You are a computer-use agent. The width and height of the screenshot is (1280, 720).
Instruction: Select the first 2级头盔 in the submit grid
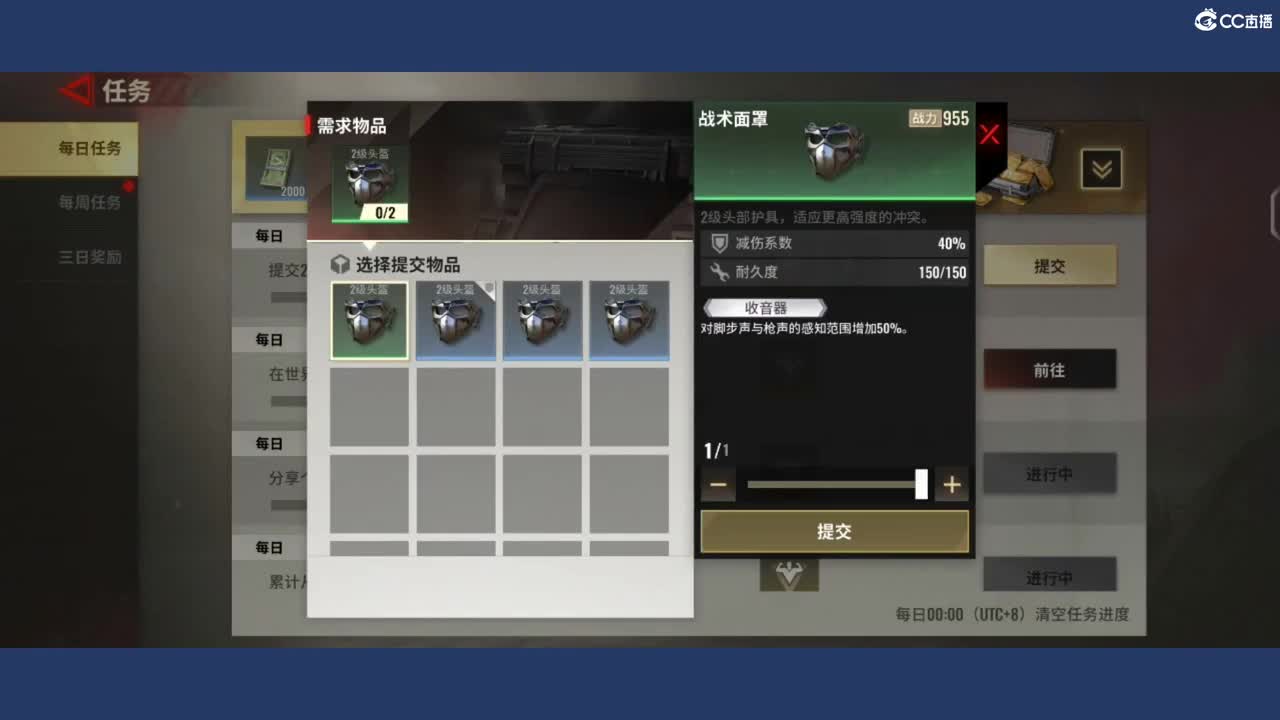pos(369,320)
